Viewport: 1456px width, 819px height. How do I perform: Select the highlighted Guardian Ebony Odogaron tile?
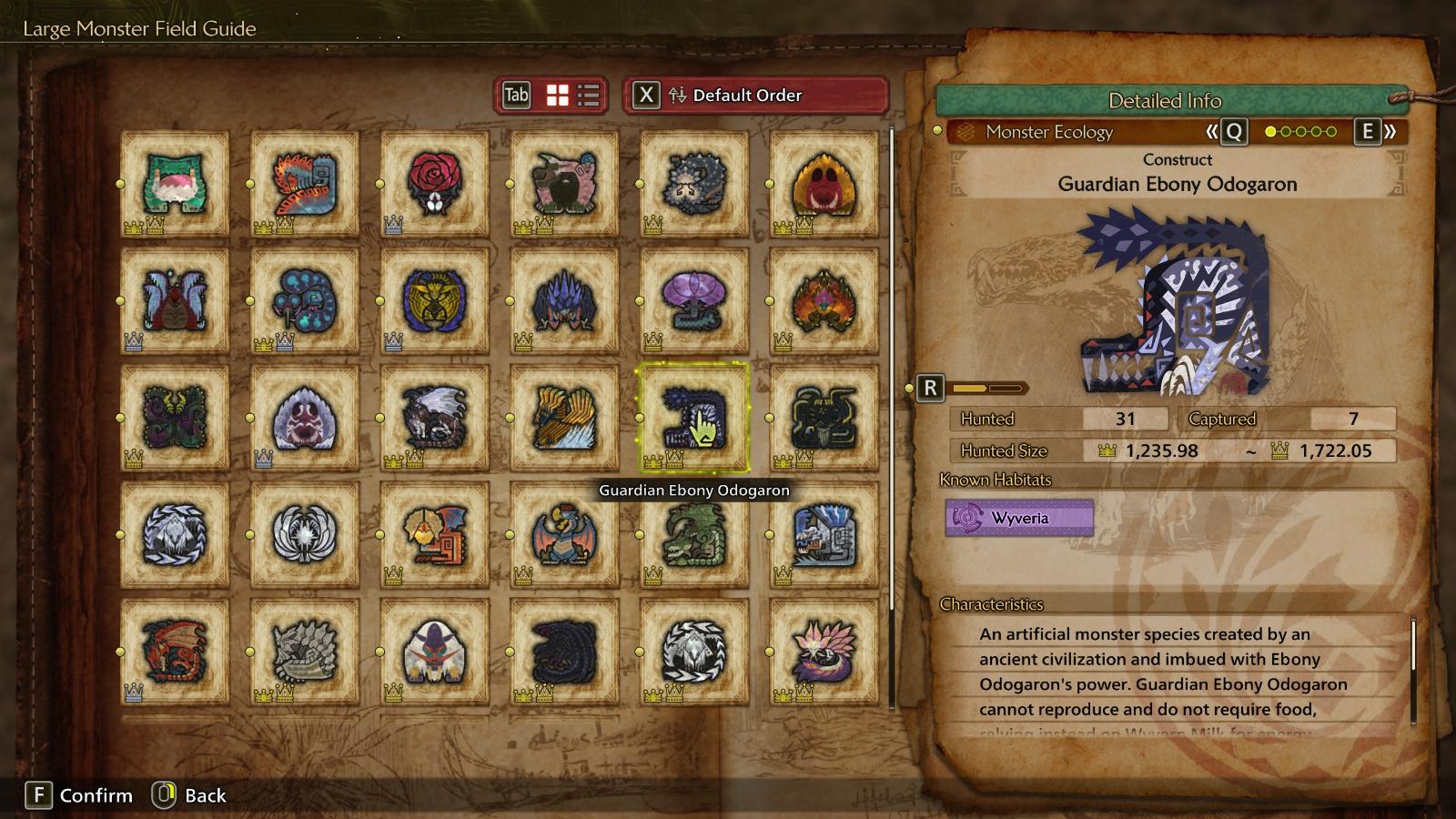693,418
